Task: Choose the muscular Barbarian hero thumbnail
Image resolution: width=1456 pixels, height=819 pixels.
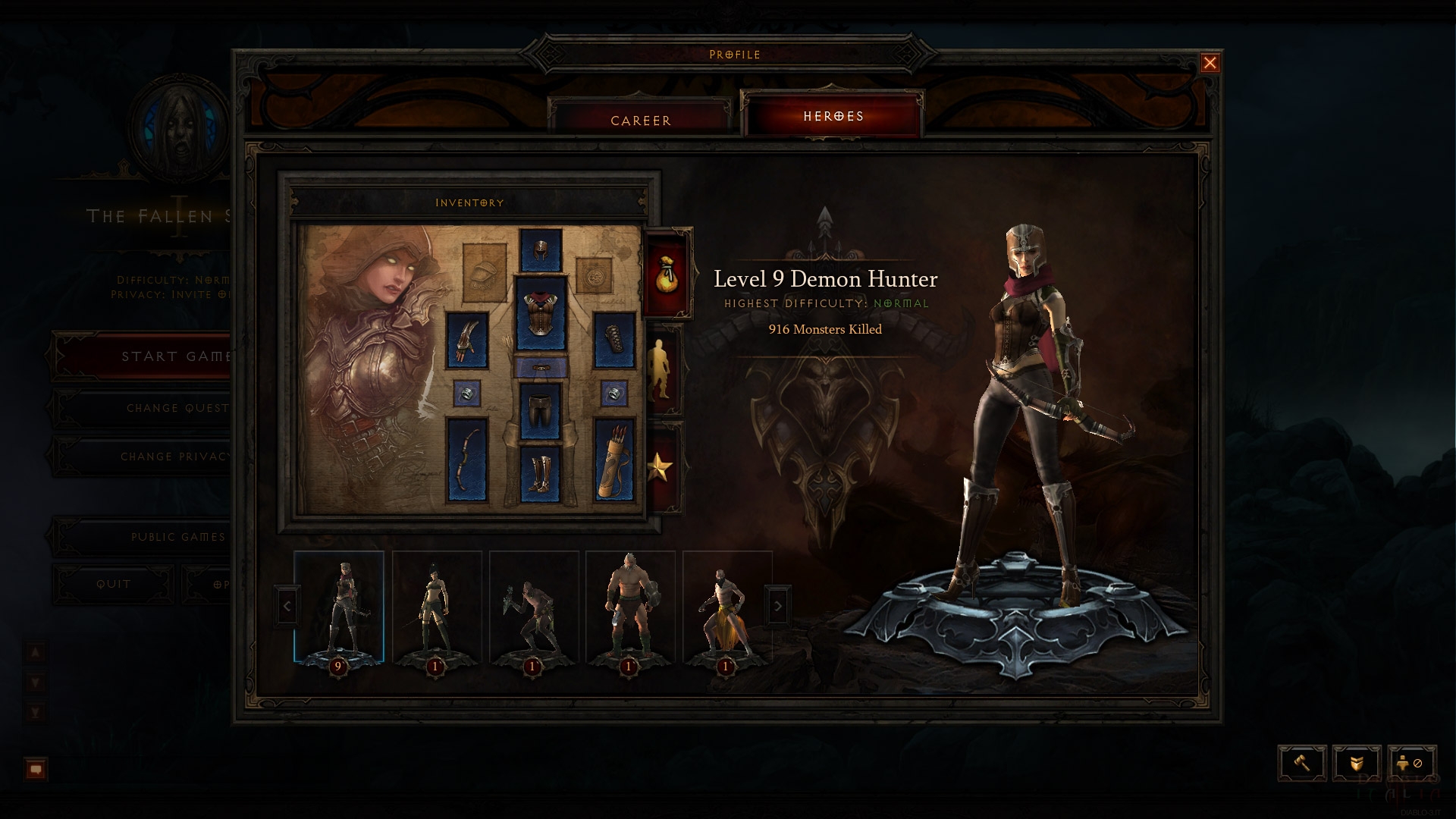Action: (629, 608)
